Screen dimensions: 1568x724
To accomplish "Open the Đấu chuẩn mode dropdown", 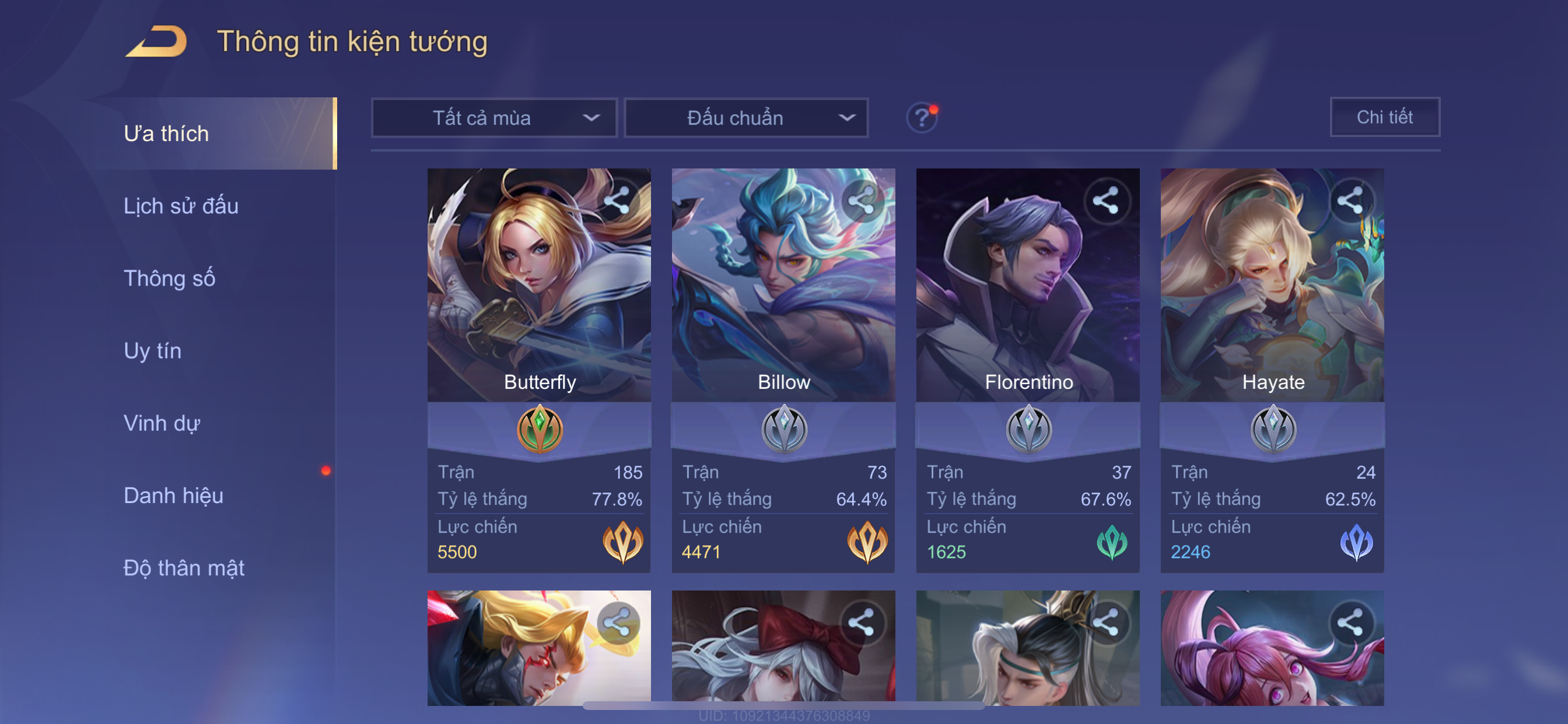I will pyautogui.click(x=746, y=117).
